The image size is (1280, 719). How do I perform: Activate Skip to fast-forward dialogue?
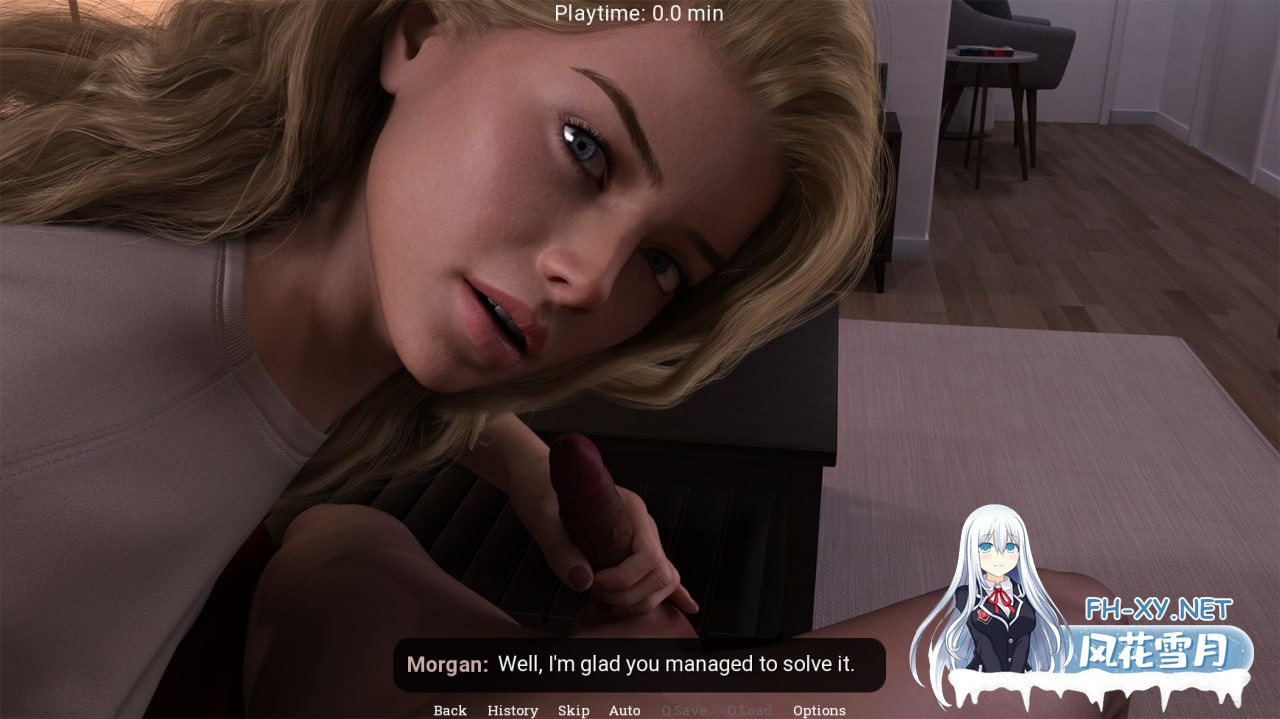click(573, 710)
